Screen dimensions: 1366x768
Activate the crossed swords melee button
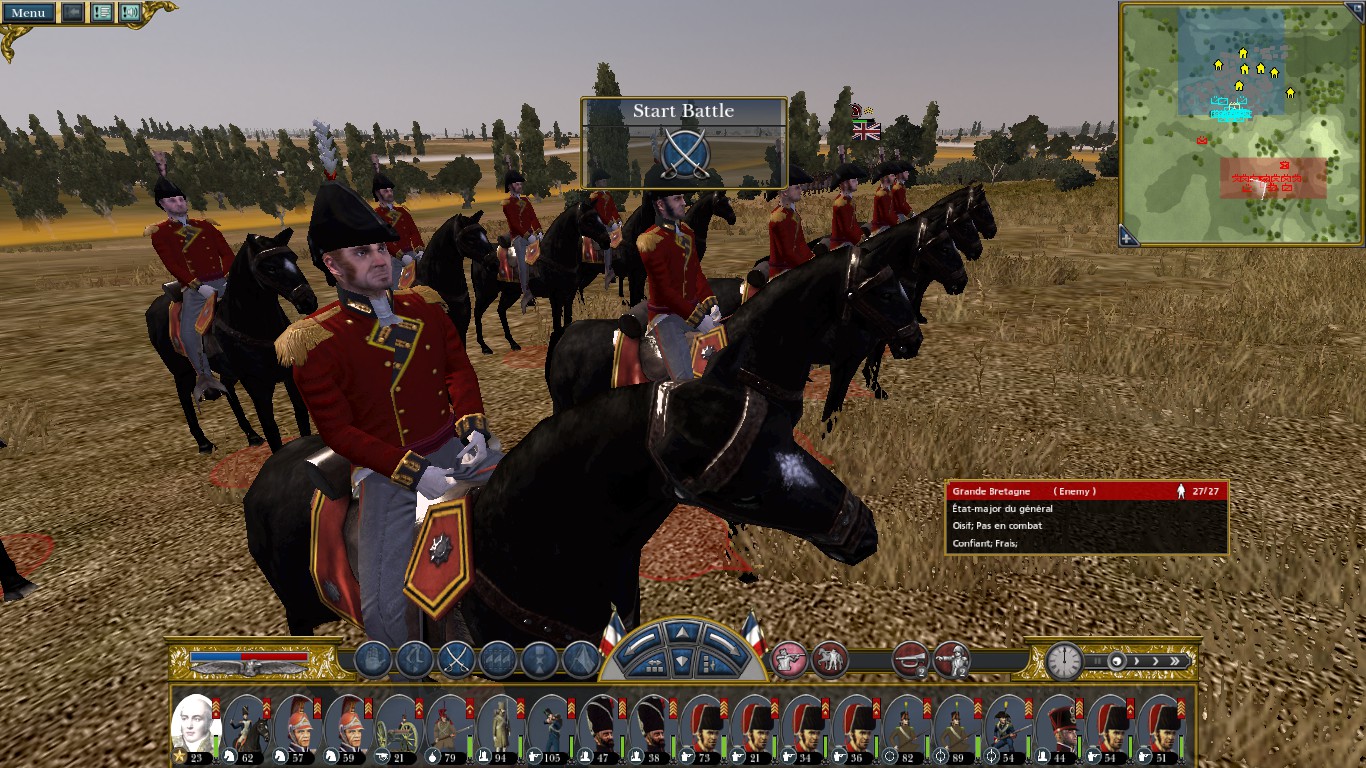click(x=456, y=660)
